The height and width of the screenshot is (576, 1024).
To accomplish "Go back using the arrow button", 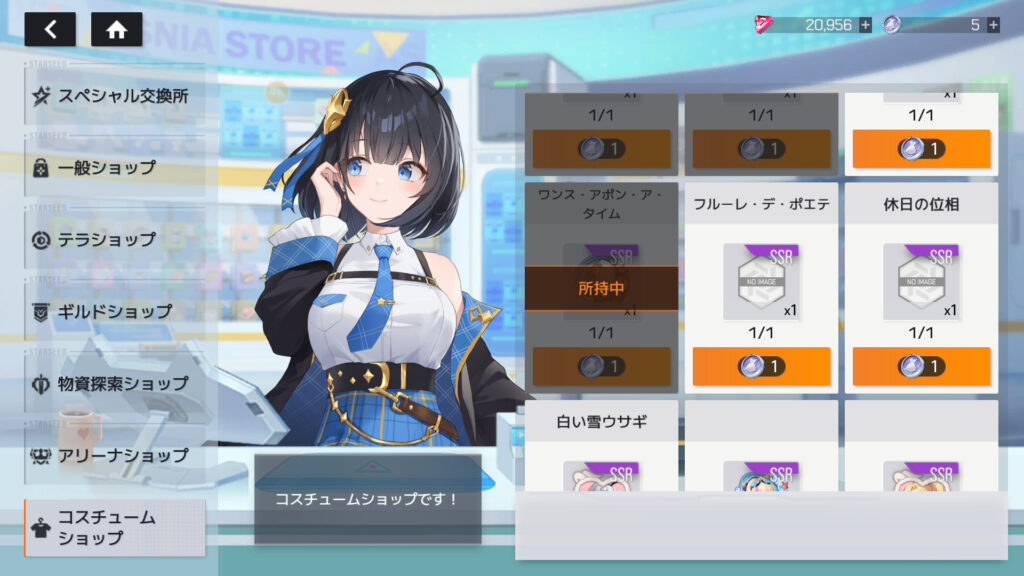I will [x=50, y=29].
